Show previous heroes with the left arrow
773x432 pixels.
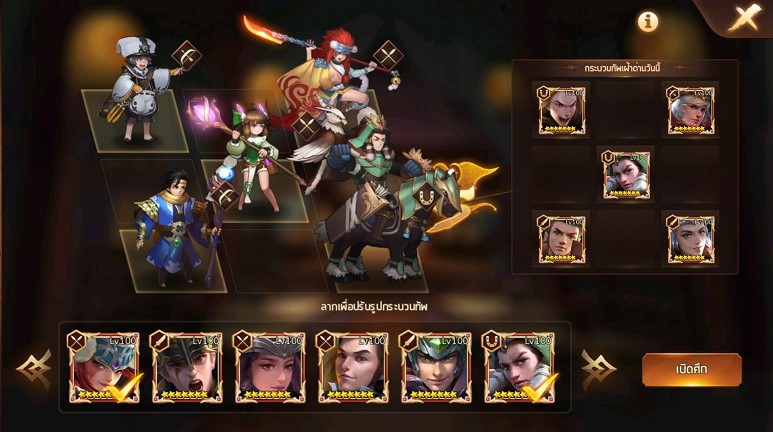(x=35, y=370)
